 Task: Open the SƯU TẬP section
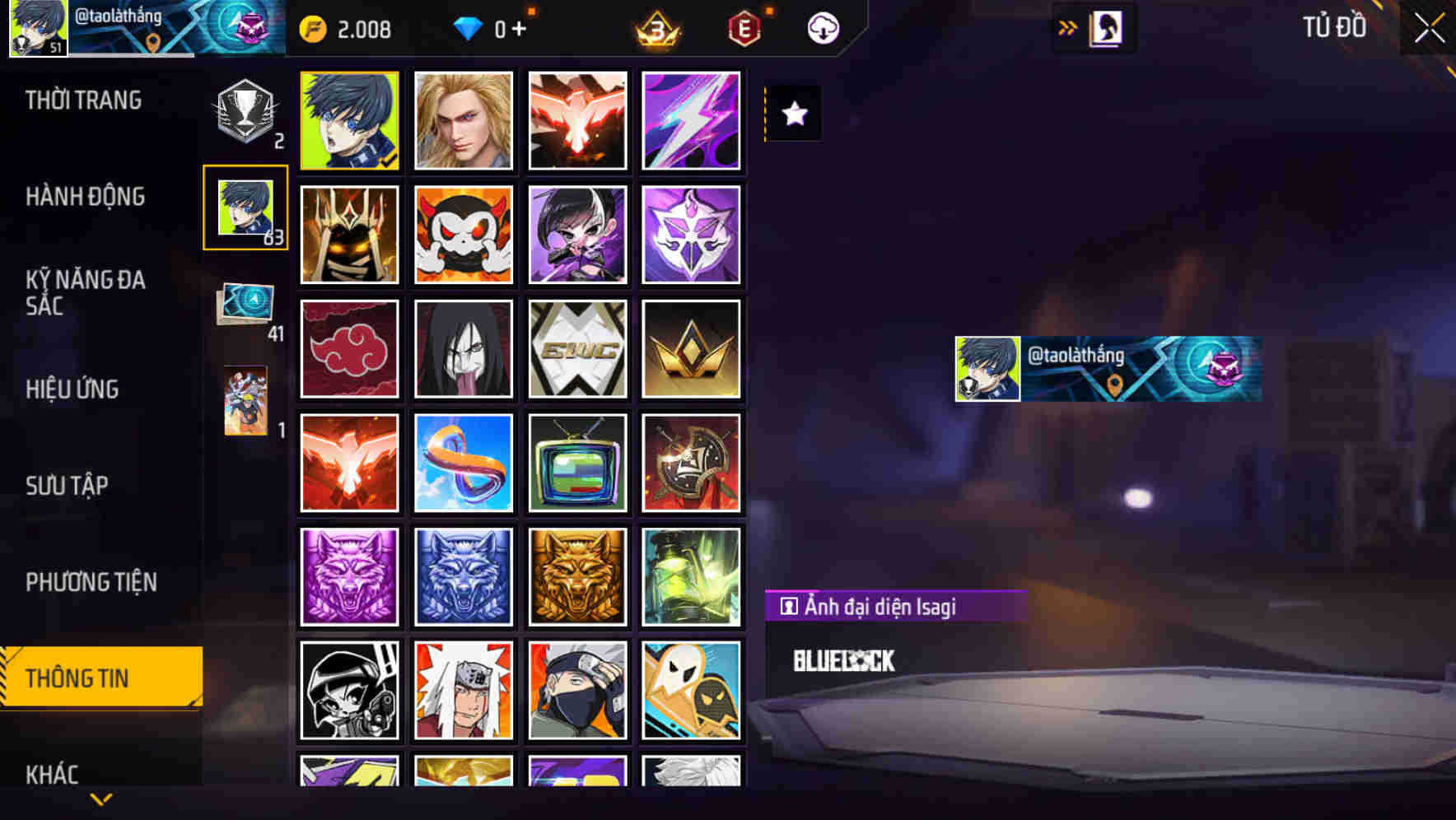coord(68,486)
